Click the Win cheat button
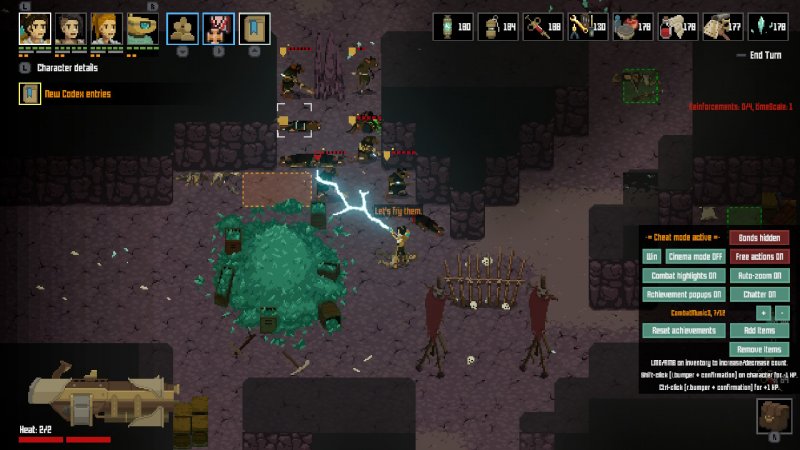The width and height of the screenshot is (800, 450). [651, 256]
